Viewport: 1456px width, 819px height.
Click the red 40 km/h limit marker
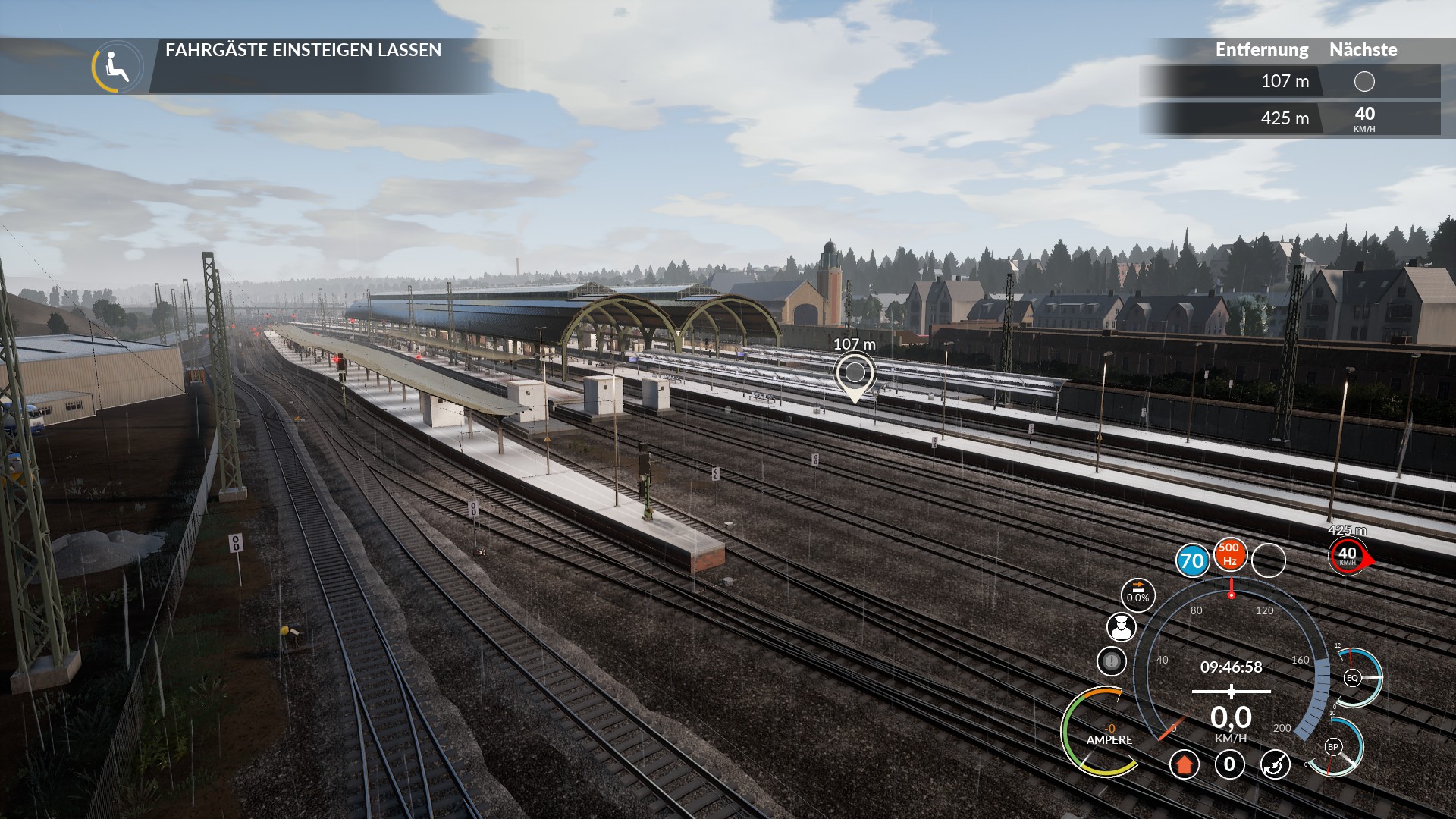point(1348,556)
